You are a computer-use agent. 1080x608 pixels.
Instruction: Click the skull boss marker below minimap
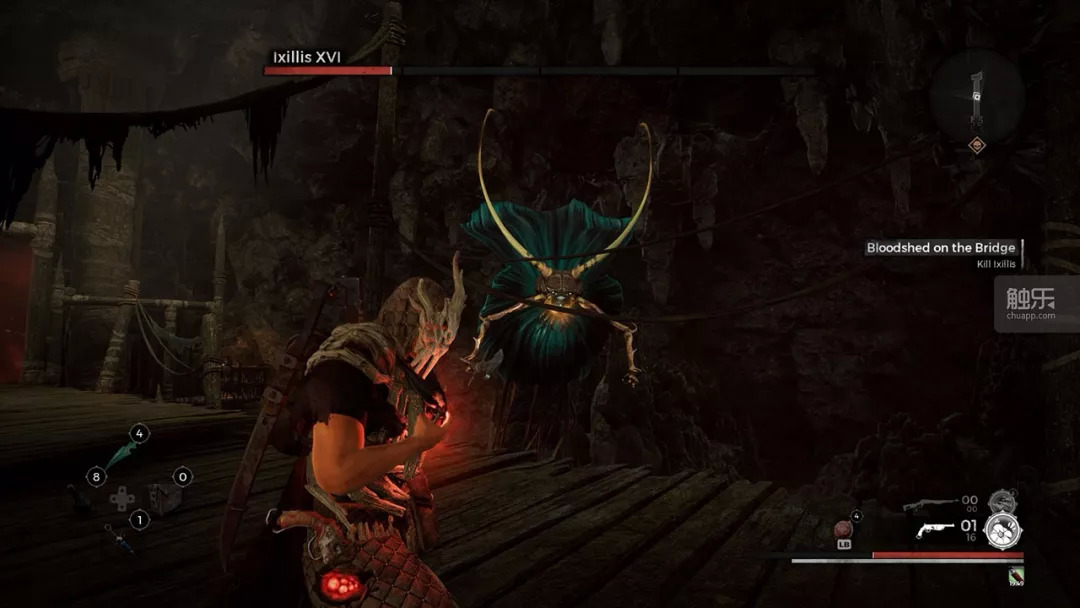coord(976,145)
